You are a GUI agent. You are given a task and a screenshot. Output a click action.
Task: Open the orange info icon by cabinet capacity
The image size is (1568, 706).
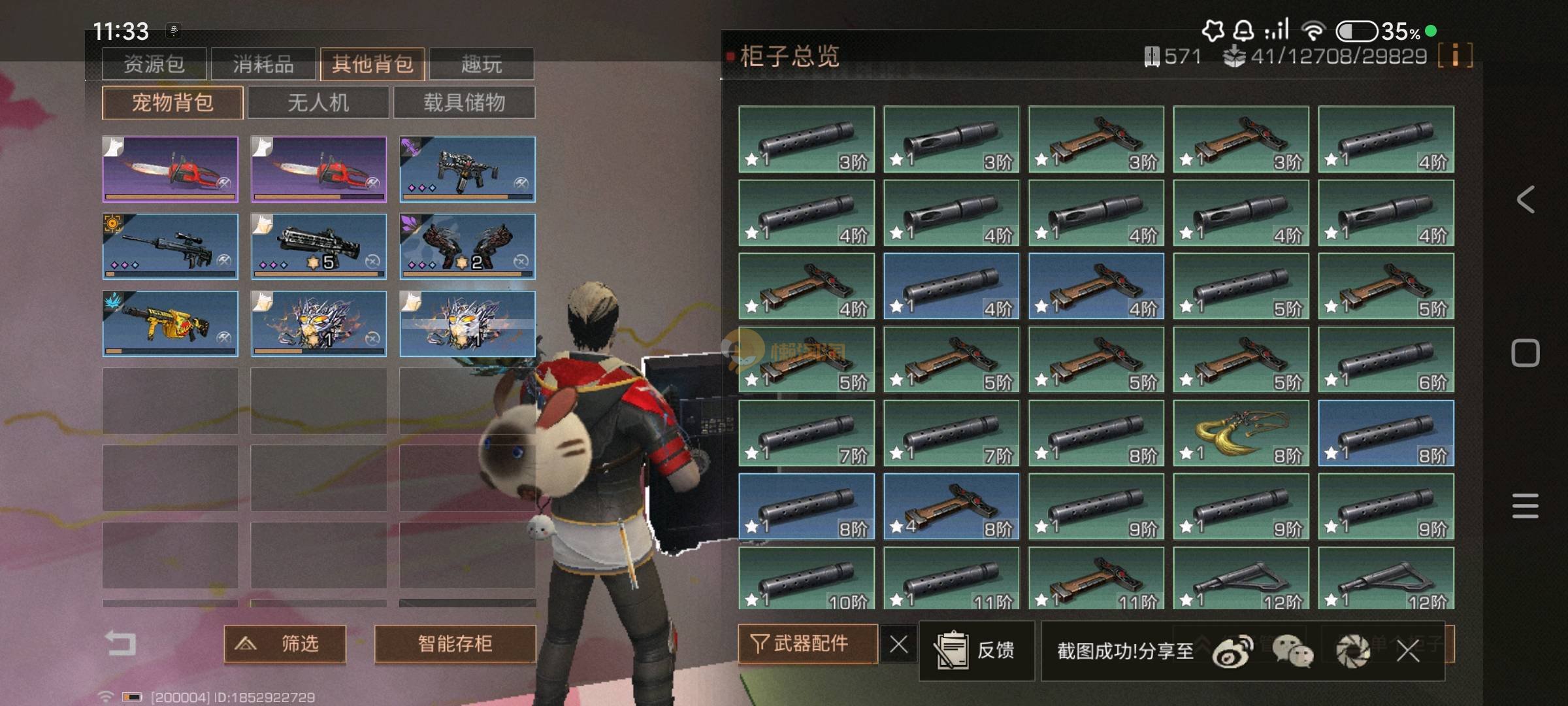pyautogui.click(x=1455, y=56)
